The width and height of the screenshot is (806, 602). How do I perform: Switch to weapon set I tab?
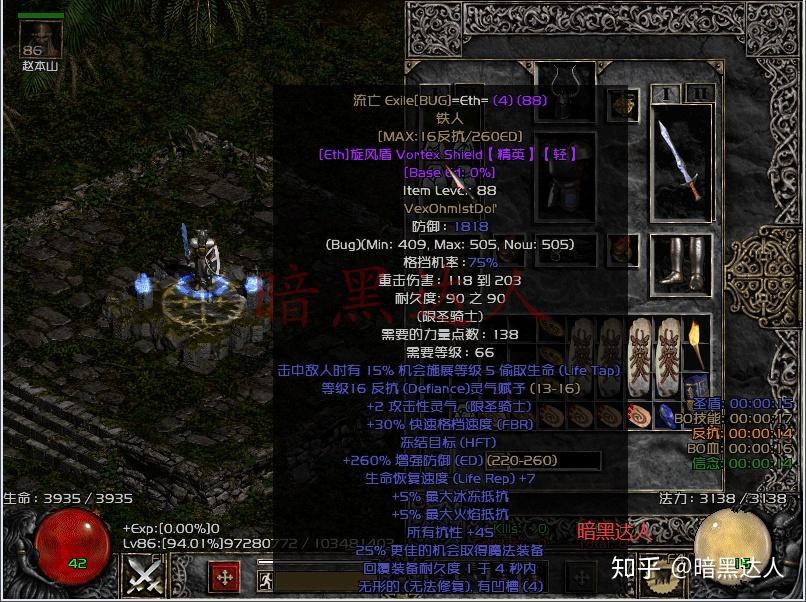tap(665, 95)
